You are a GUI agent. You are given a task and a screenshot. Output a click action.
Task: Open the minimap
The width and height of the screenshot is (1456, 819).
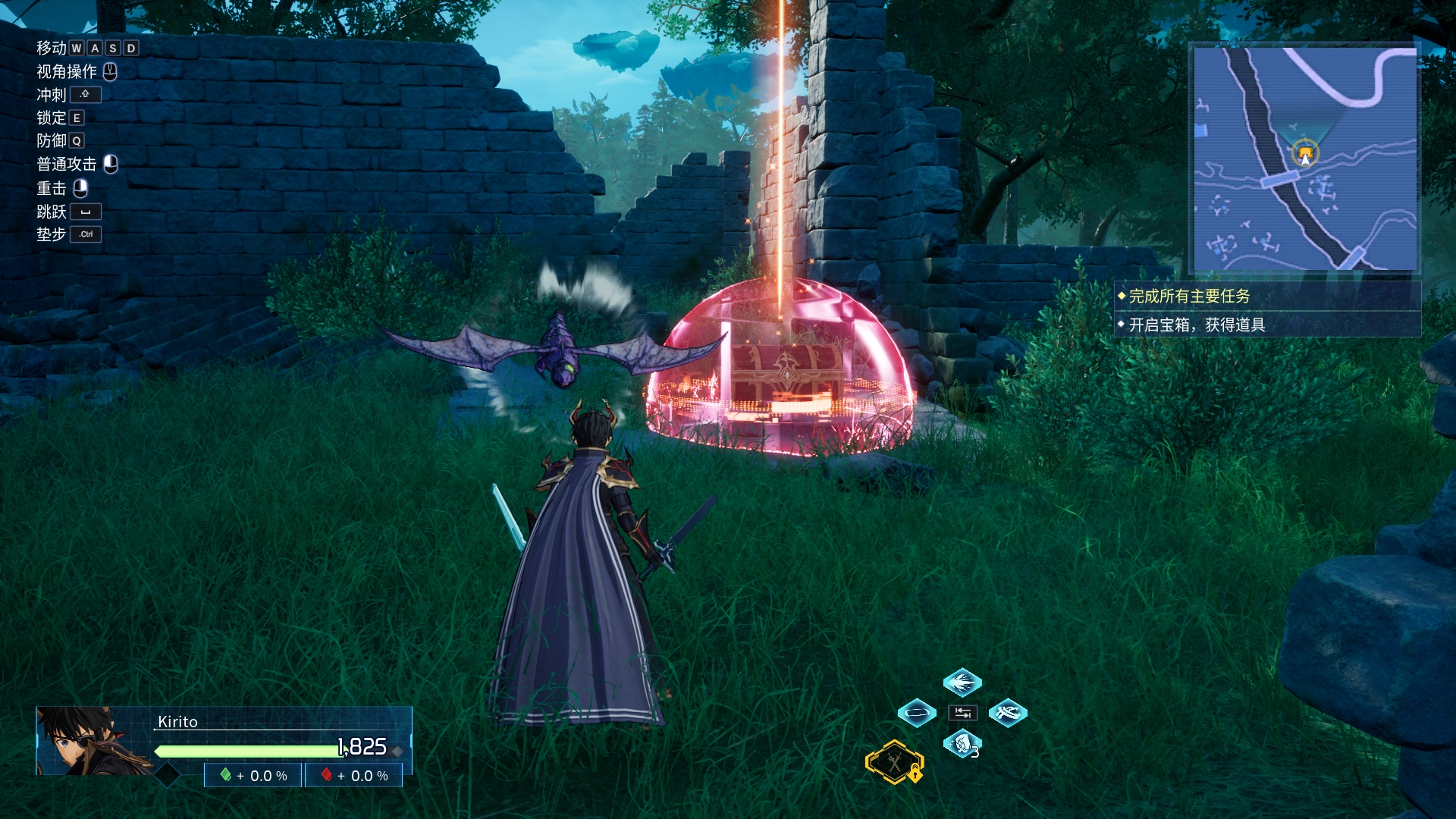pos(1304,159)
